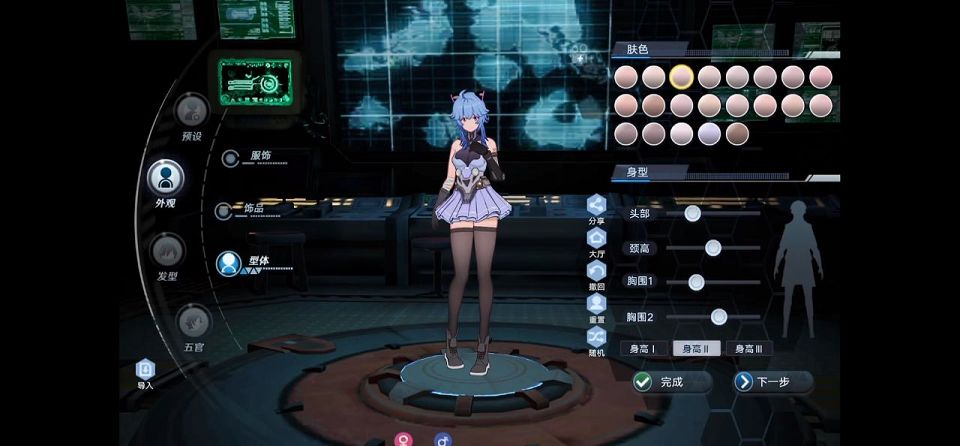Set height to 身高 I
Viewport: 960px width, 446px height.
coord(642,349)
